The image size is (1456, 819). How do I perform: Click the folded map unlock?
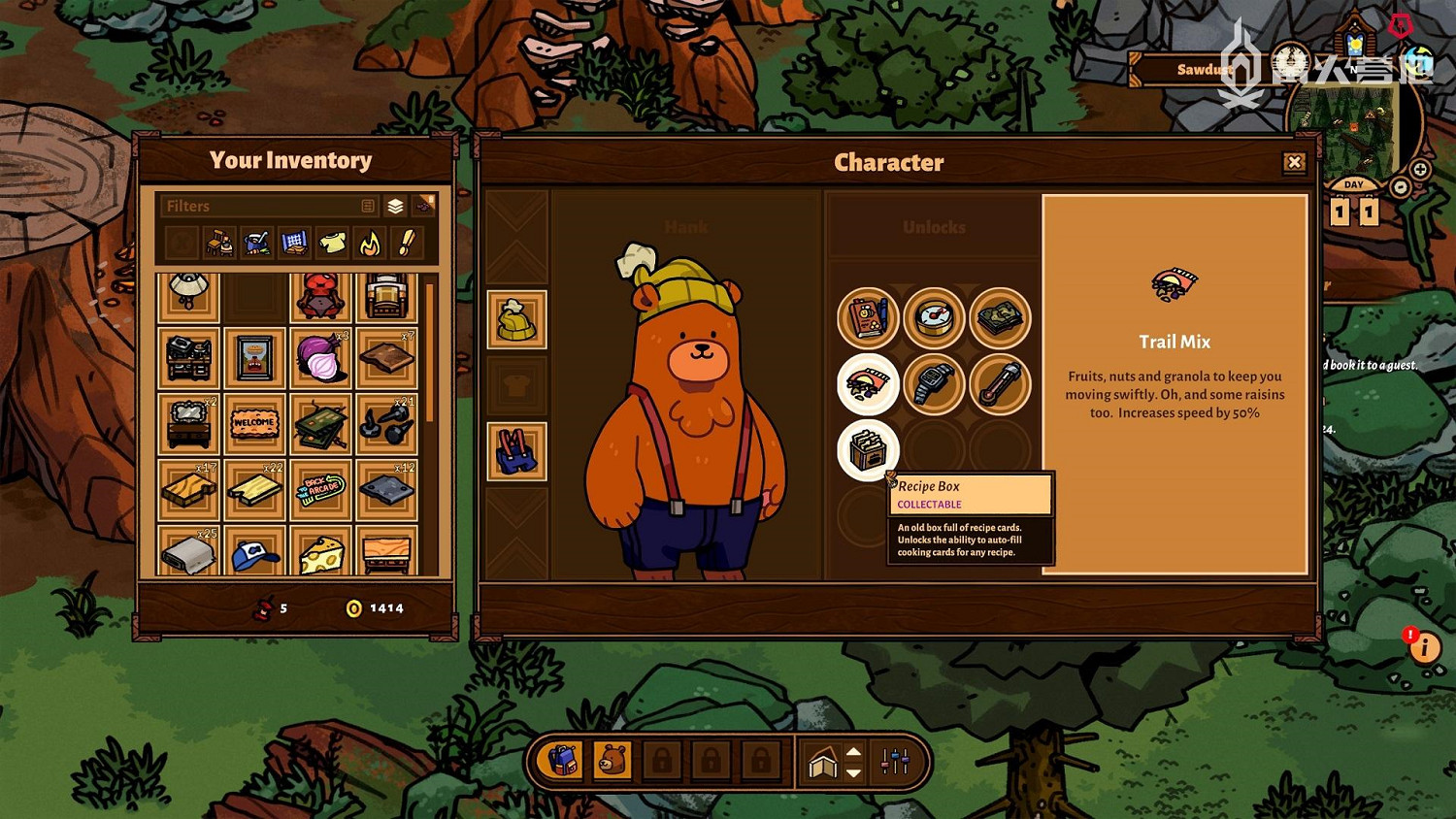pyautogui.click(x=1000, y=317)
